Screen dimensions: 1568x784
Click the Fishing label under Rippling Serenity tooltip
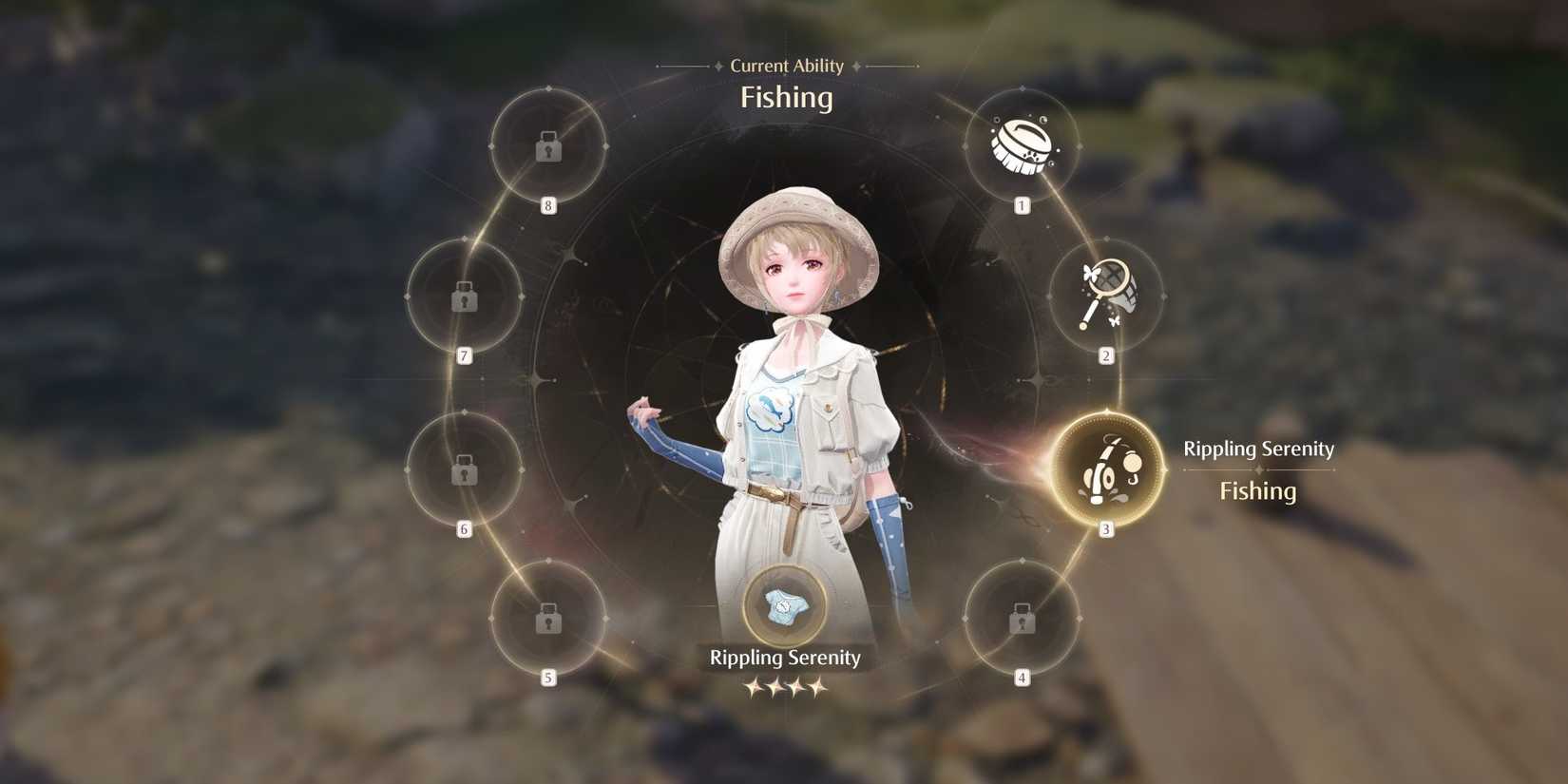pyautogui.click(x=1257, y=490)
